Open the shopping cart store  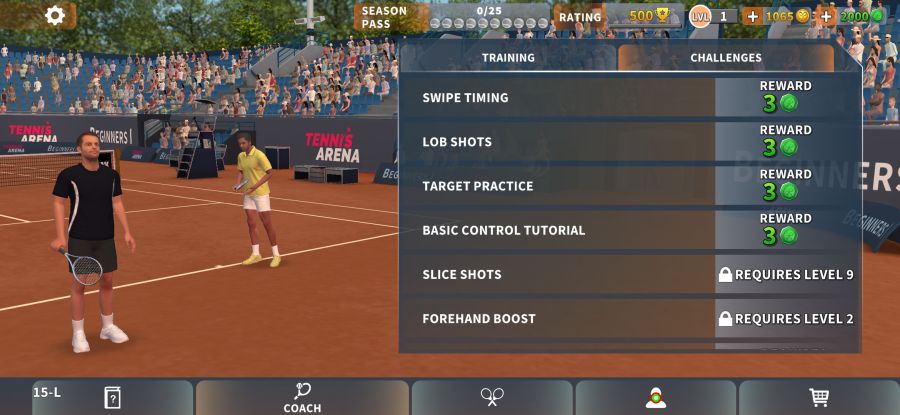coord(819,397)
